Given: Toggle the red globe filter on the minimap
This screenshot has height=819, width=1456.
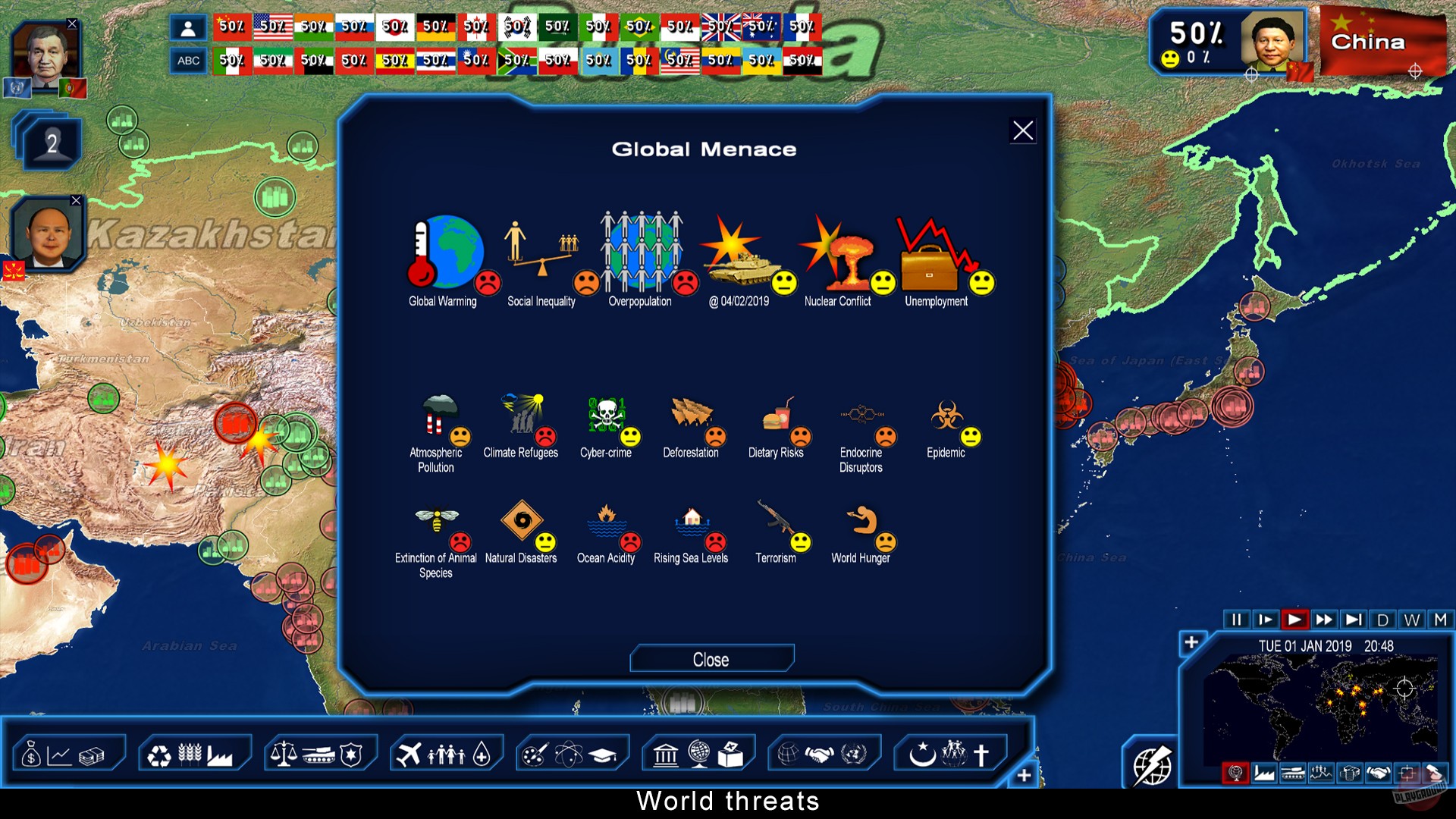Looking at the screenshot, I should click(x=1236, y=772).
